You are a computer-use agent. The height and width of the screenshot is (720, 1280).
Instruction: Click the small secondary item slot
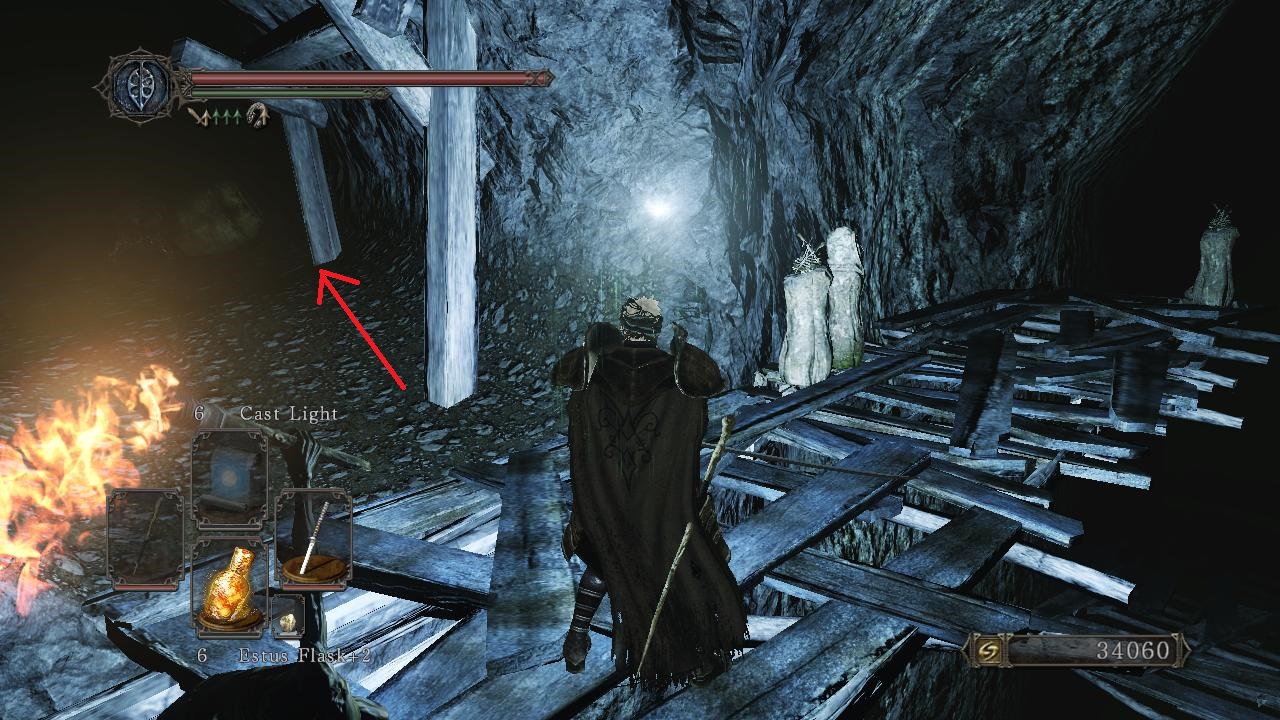click(286, 615)
